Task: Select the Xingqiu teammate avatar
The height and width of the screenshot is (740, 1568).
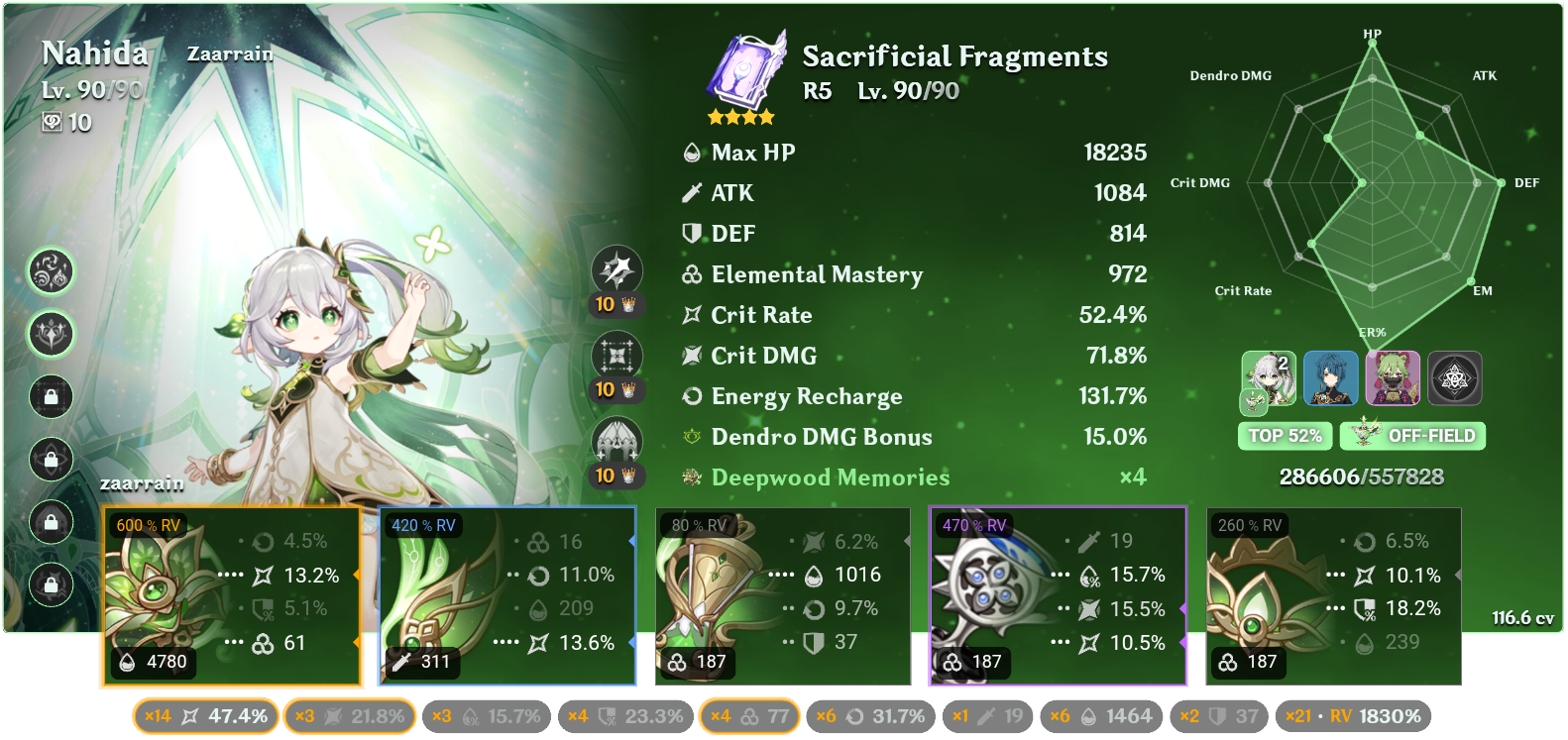Action: [1333, 377]
